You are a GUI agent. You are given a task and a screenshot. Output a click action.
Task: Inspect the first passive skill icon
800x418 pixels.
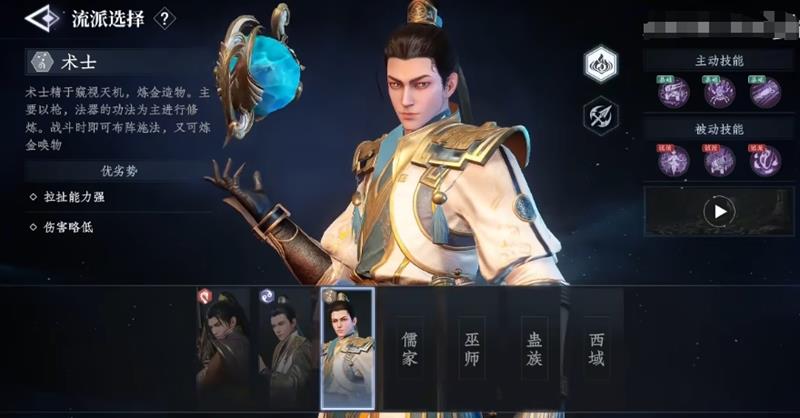tap(673, 160)
